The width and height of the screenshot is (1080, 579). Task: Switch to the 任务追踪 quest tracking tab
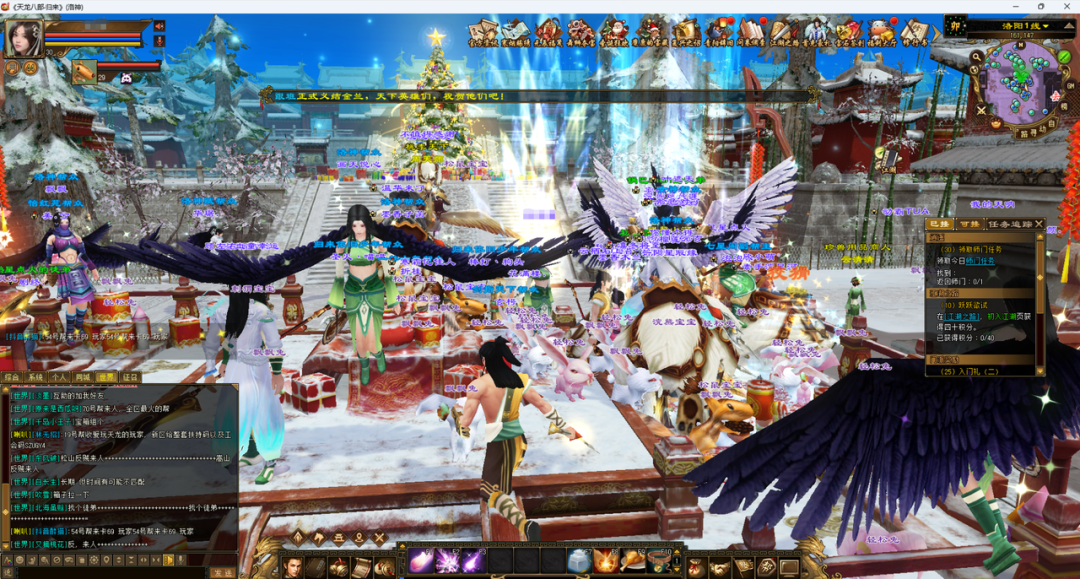[1011, 224]
